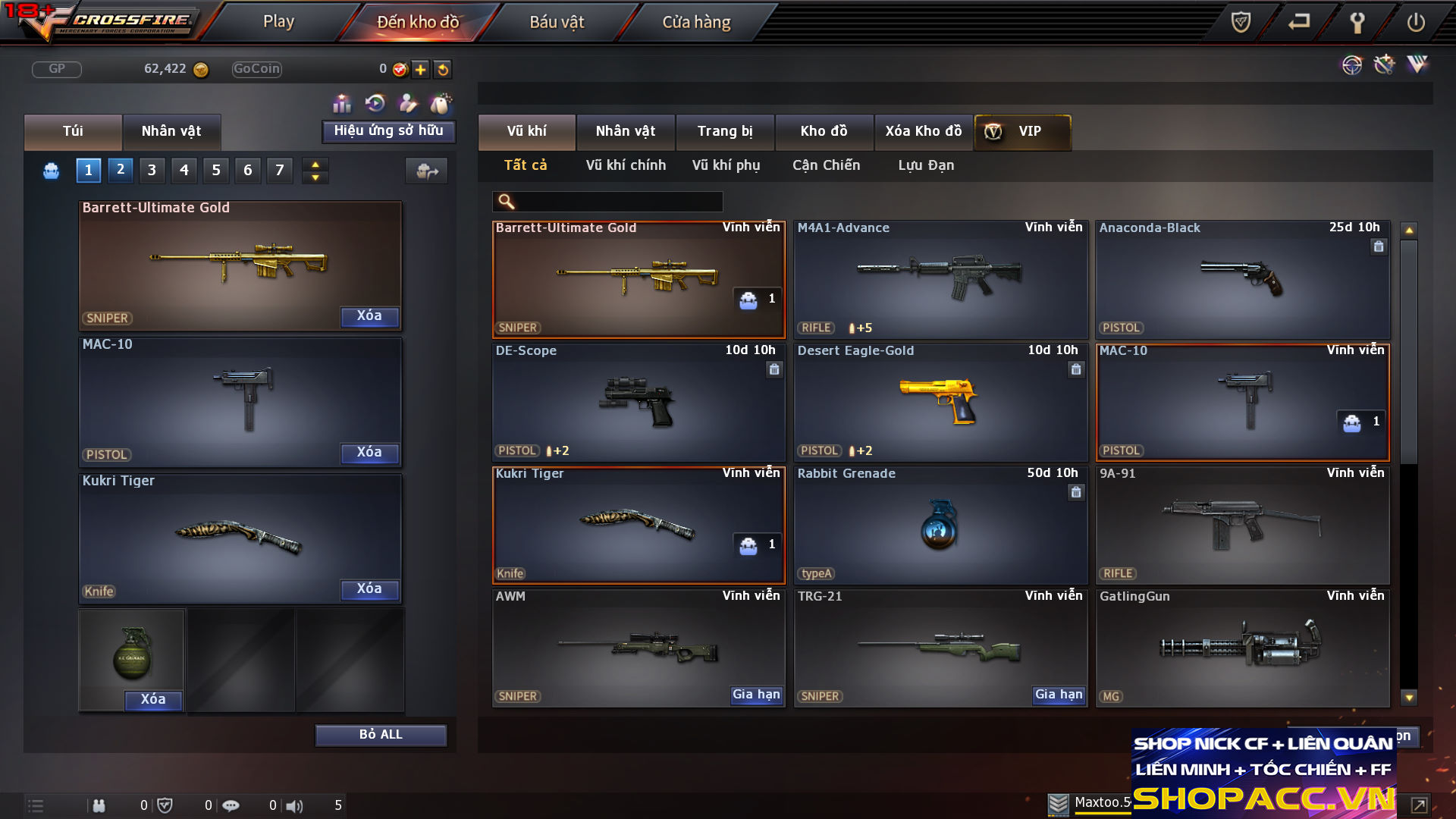Viewport: 1456px width, 819px height.
Task: Open the Cửa hàng shop menu
Action: [x=696, y=22]
